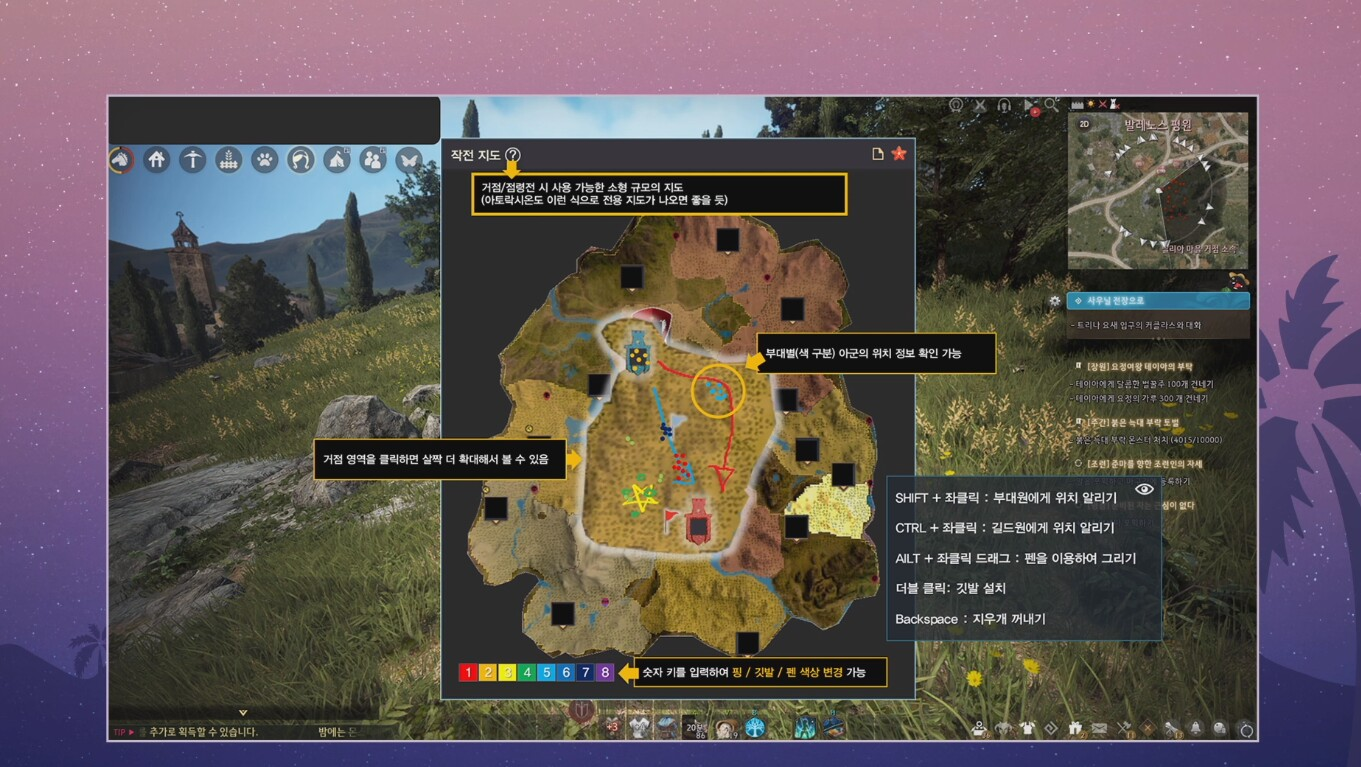Click the help question mark beside 작전 지도
1361x767 pixels.
(x=513, y=155)
